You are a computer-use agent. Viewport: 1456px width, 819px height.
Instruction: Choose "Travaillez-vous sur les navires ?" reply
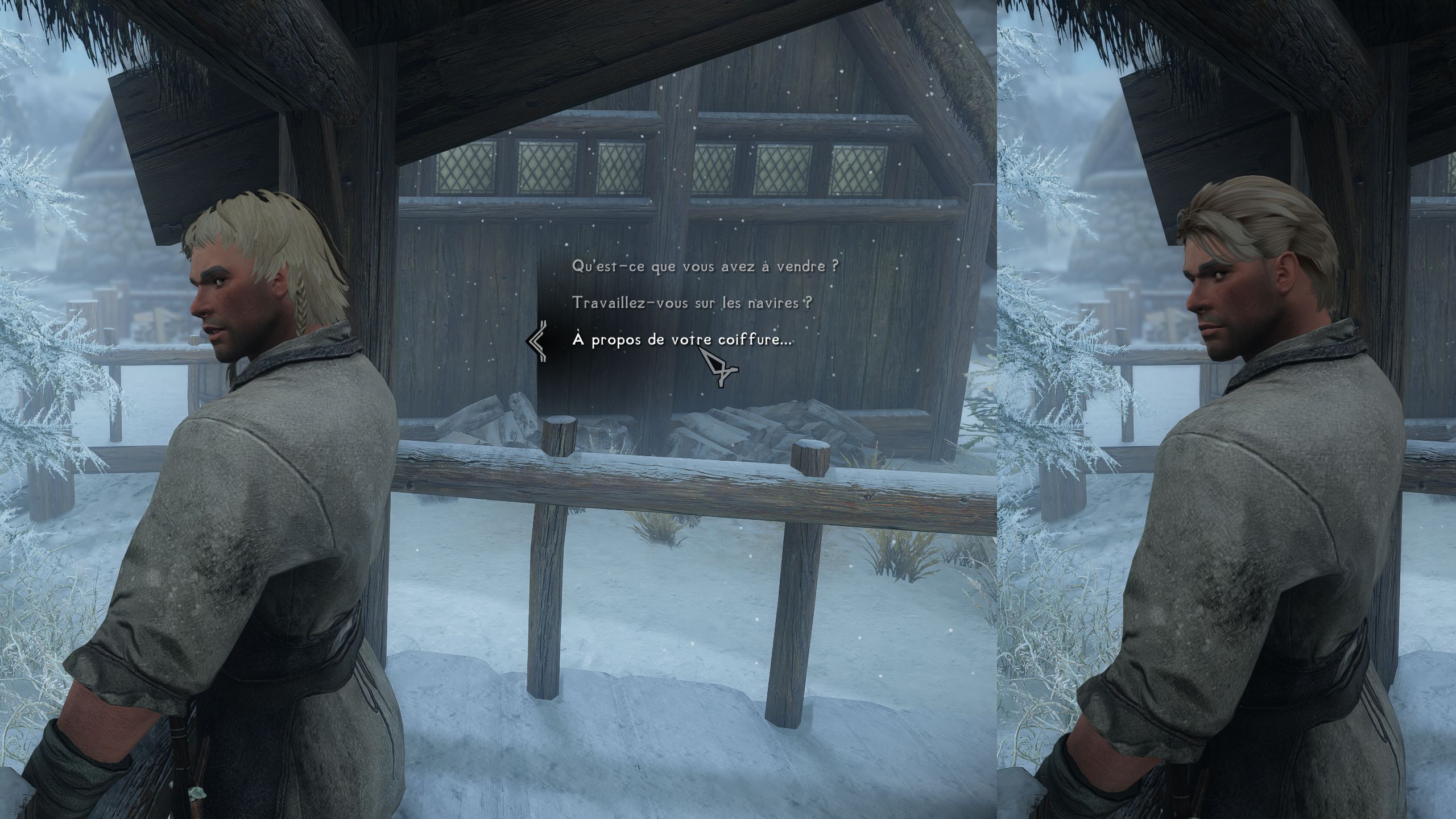click(692, 303)
